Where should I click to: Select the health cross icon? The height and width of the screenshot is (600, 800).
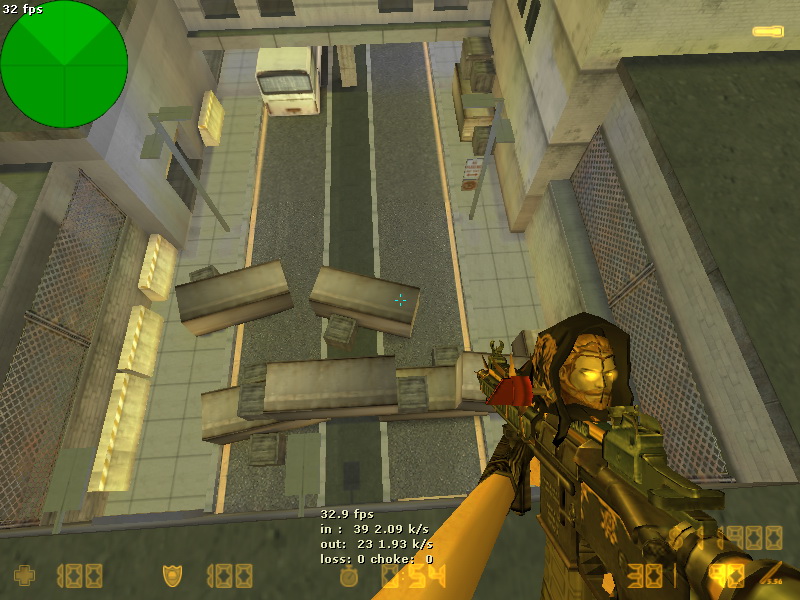point(24,576)
